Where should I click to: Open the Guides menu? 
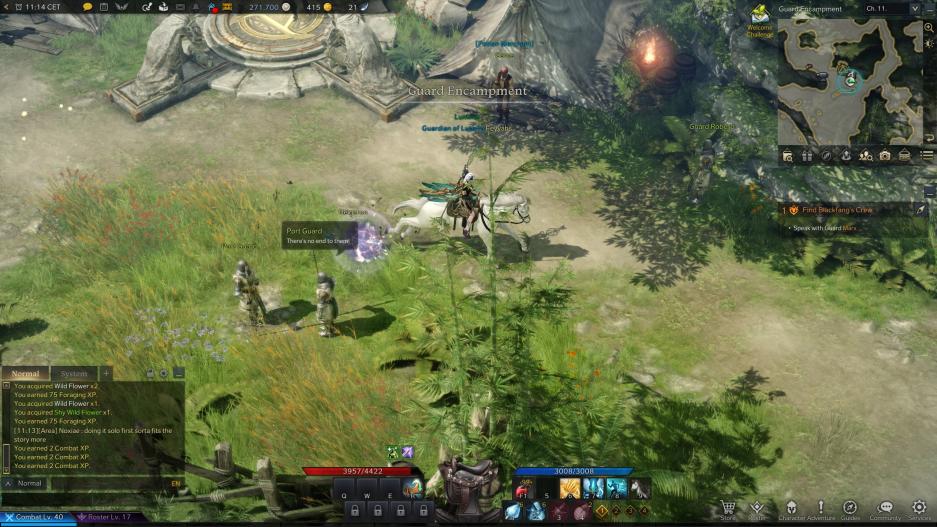point(850,508)
